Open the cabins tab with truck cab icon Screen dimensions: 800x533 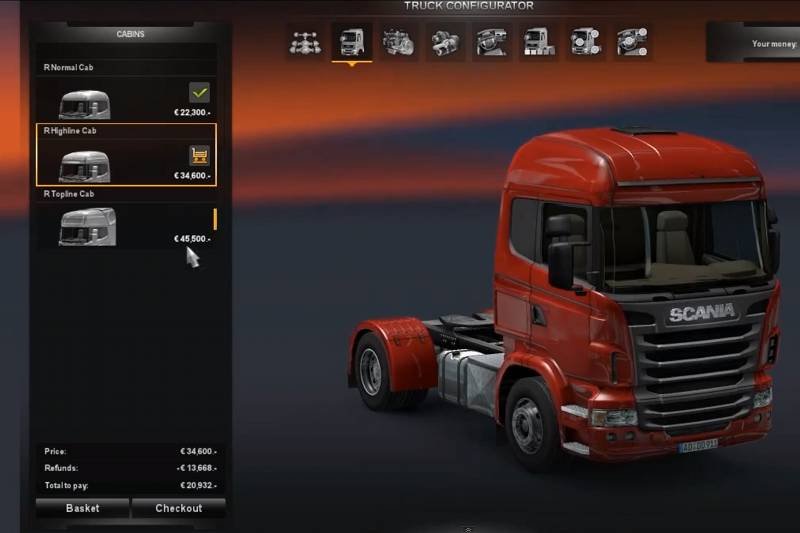(x=351, y=42)
